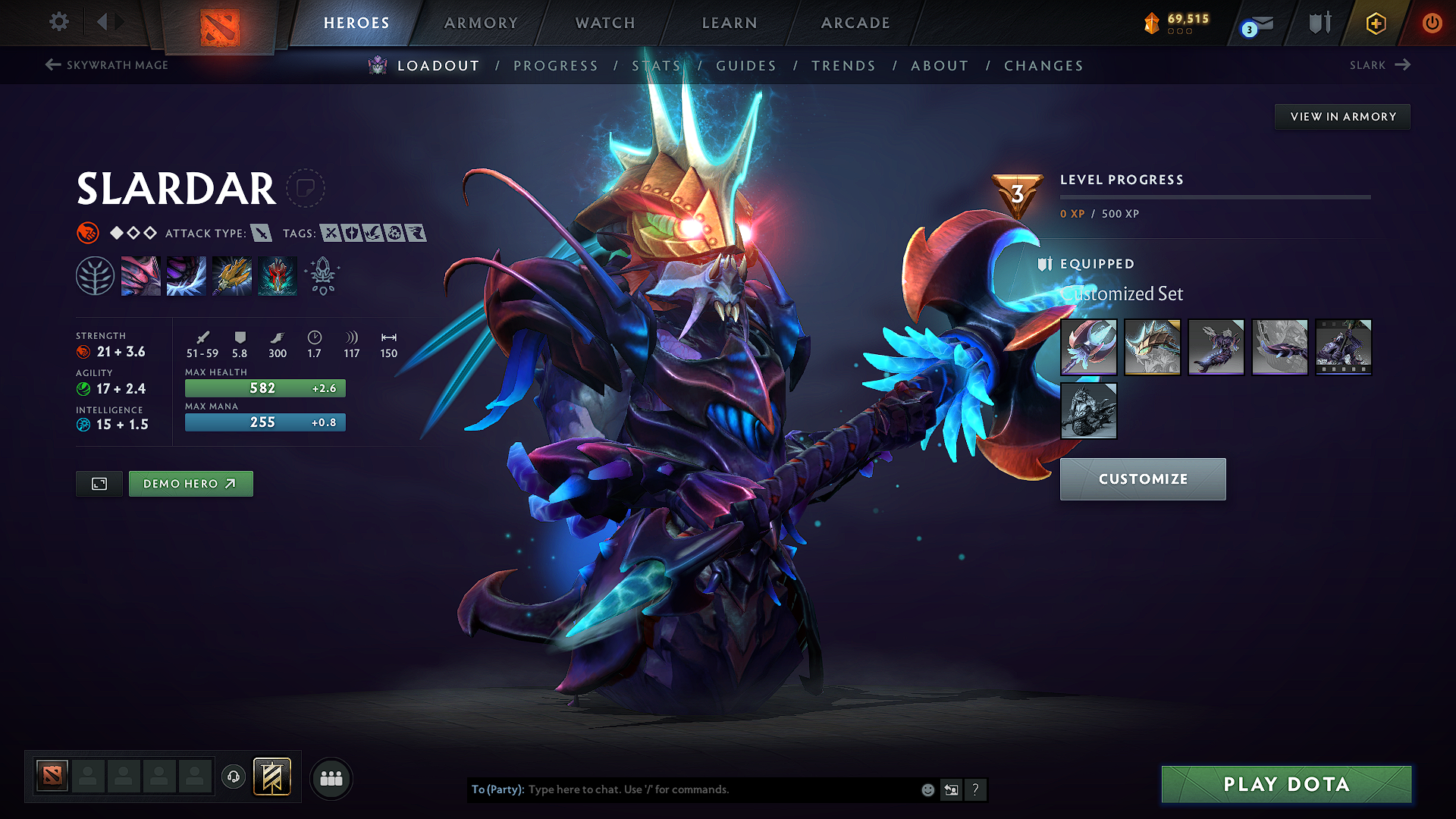Screen dimensions: 1456x819
Task: Open the chat channel selector icon
Action: 951,789
